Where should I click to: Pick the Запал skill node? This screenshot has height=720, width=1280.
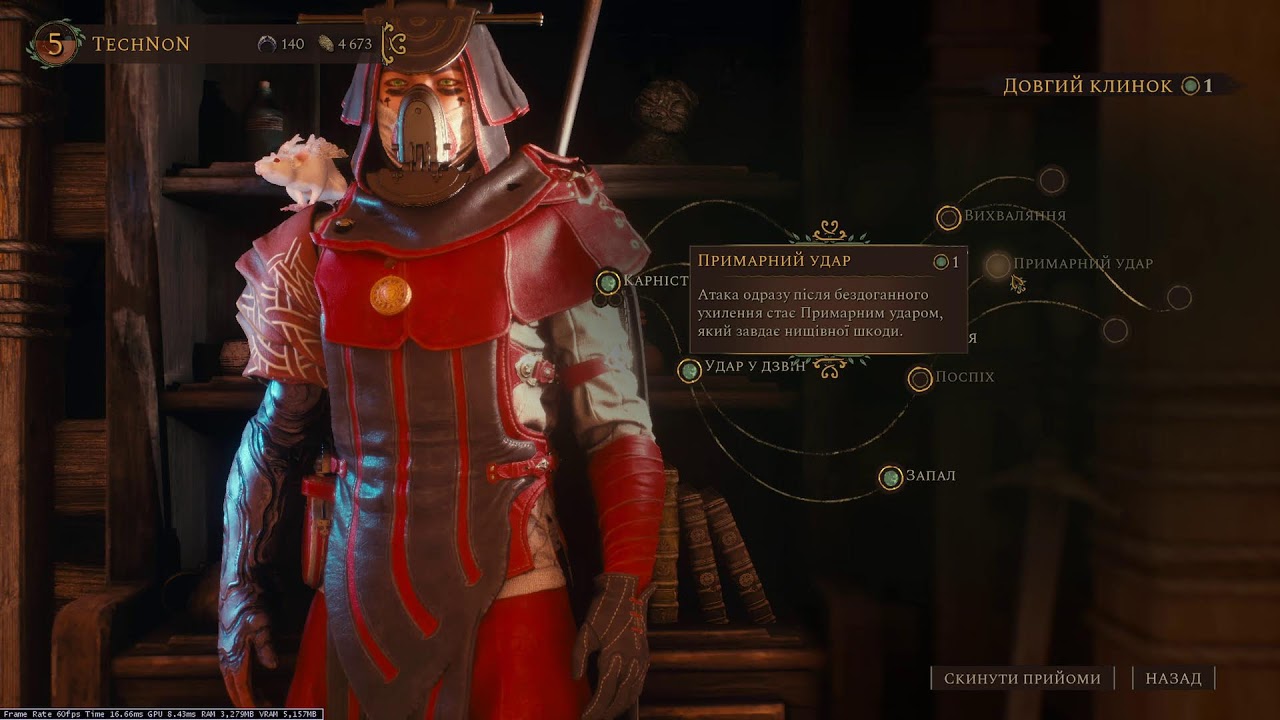[x=890, y=477]
